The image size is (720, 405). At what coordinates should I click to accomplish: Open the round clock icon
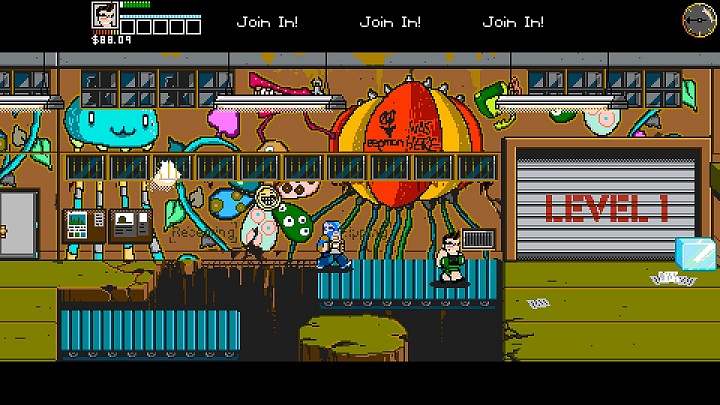pyautogui.click(x=697, y=18)
